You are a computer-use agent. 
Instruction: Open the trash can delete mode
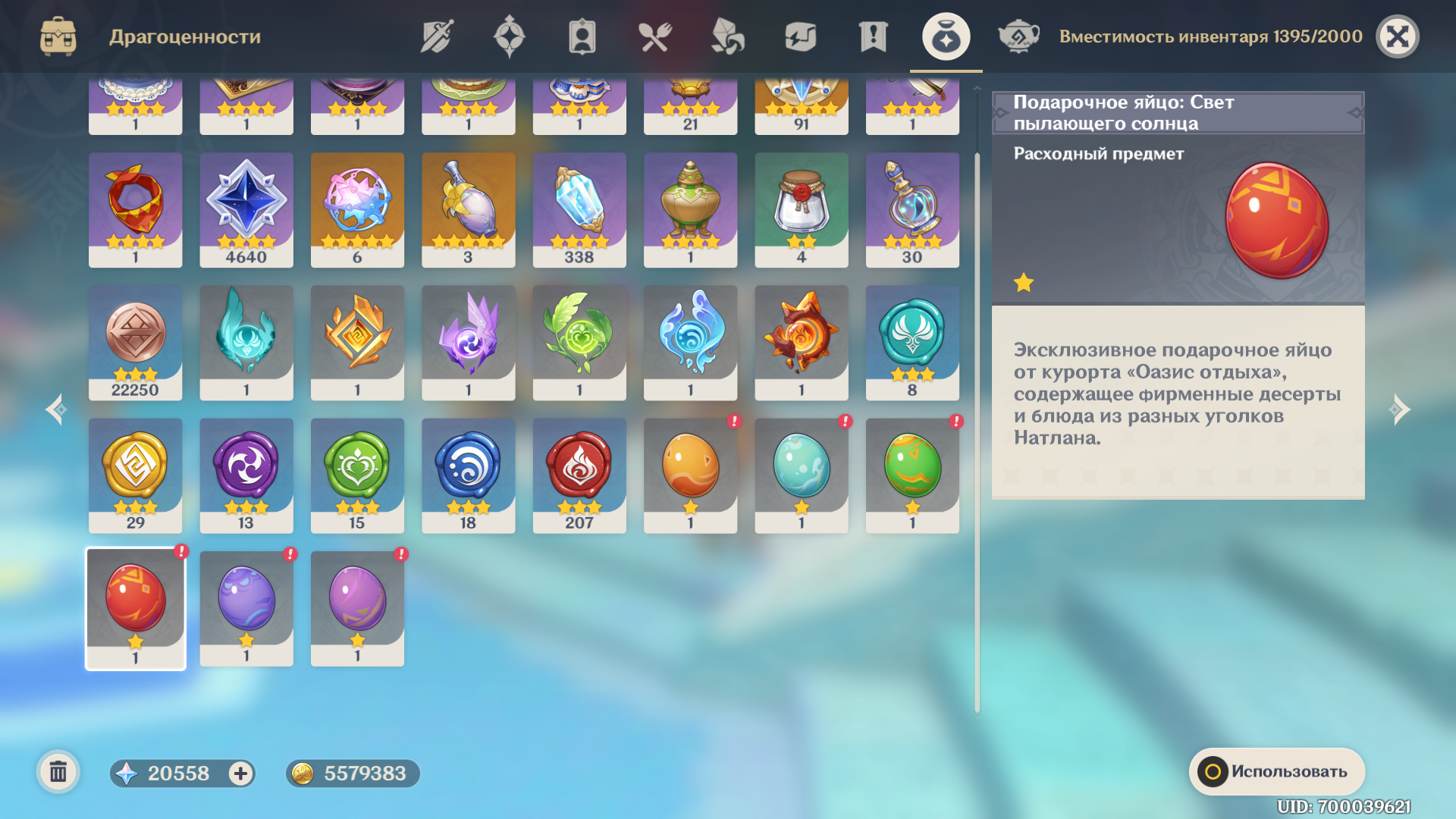(58, 773)
